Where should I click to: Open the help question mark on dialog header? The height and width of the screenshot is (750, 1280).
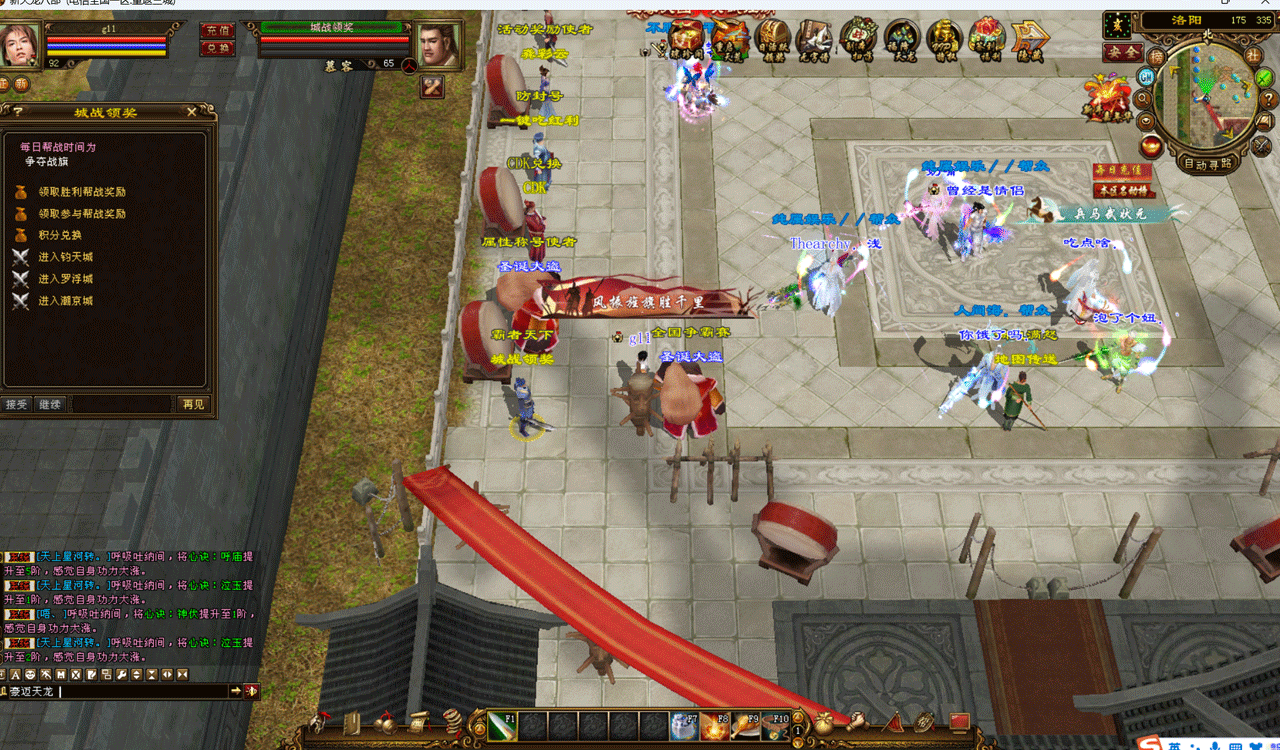click(17, 113)
